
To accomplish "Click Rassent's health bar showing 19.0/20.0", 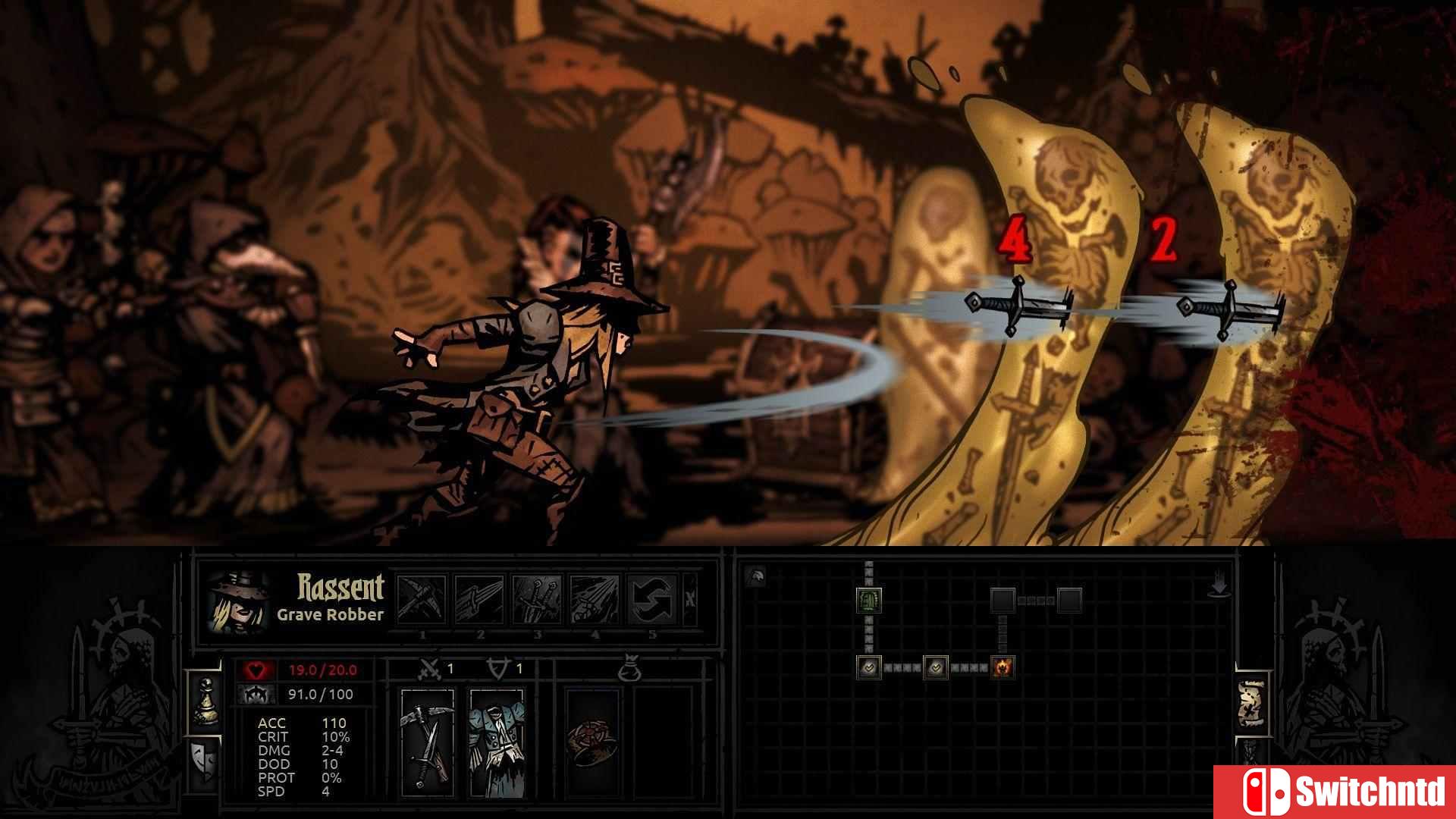I will click(322, 669).
